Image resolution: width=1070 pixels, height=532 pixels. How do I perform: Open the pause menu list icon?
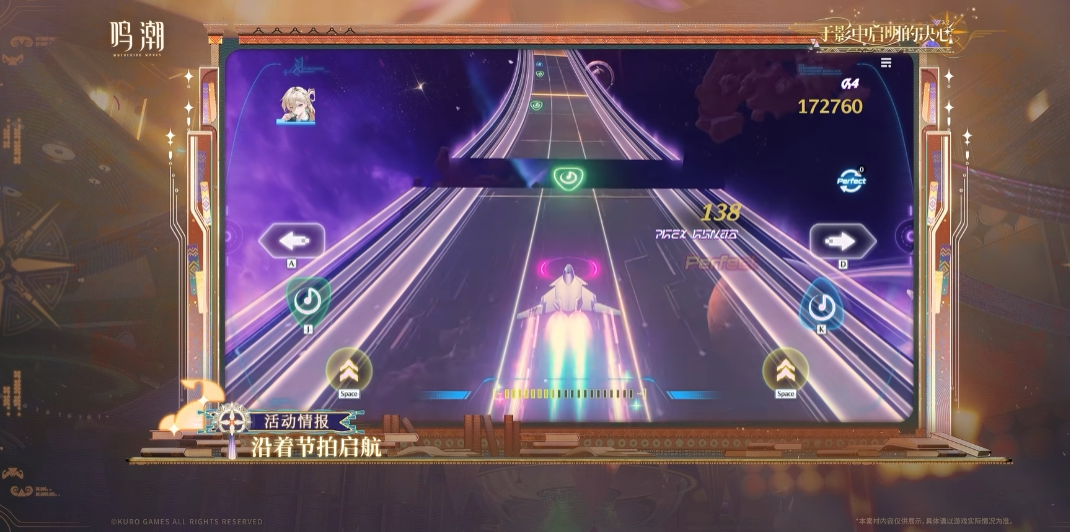point(886,63)
